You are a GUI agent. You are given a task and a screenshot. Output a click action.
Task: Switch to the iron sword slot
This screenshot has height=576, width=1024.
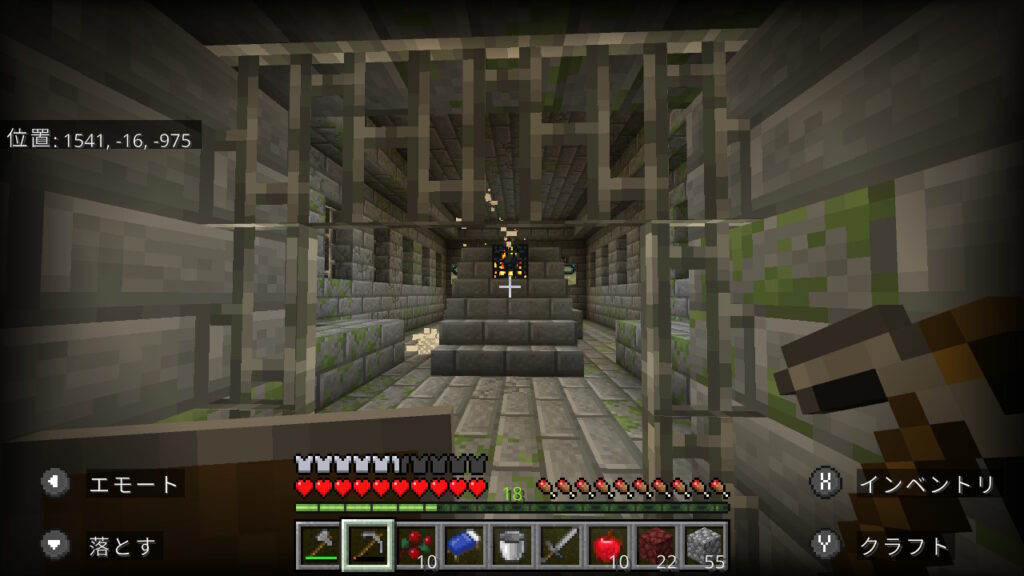560,546
